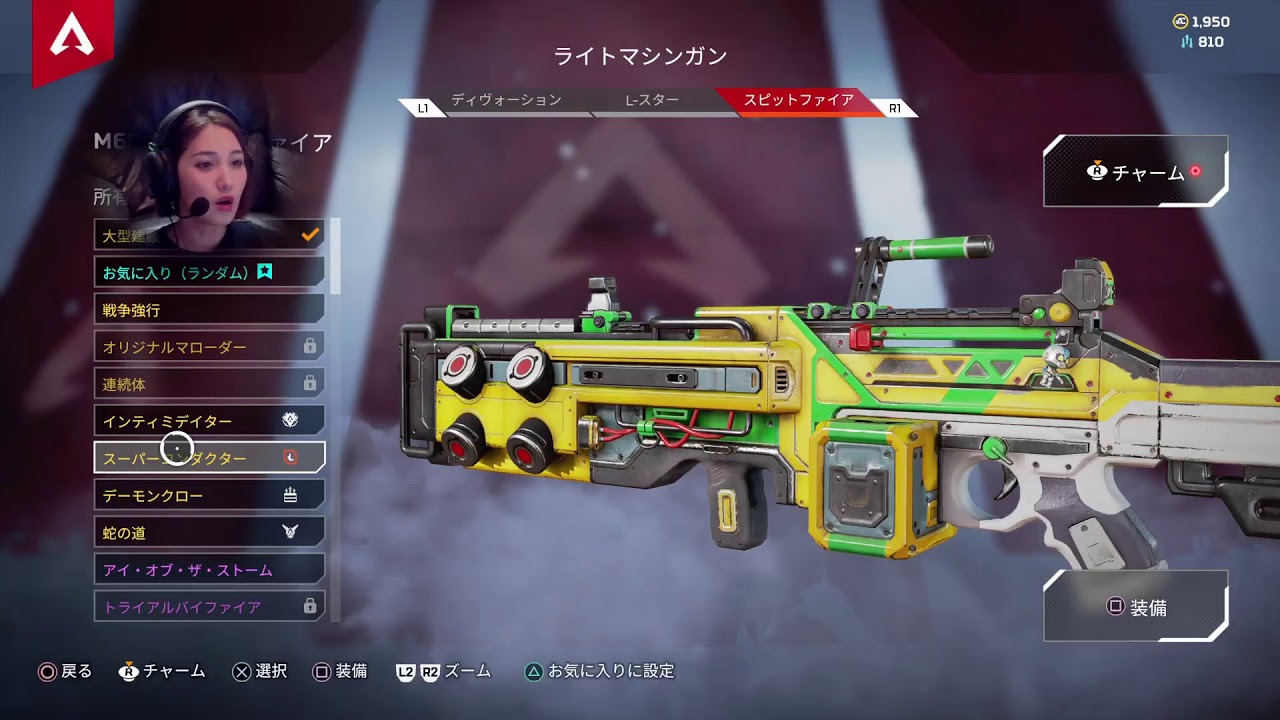Open the L-スター weapon tab
The width and height of the screenshot is (1280, 720).
tap(652, 101)
